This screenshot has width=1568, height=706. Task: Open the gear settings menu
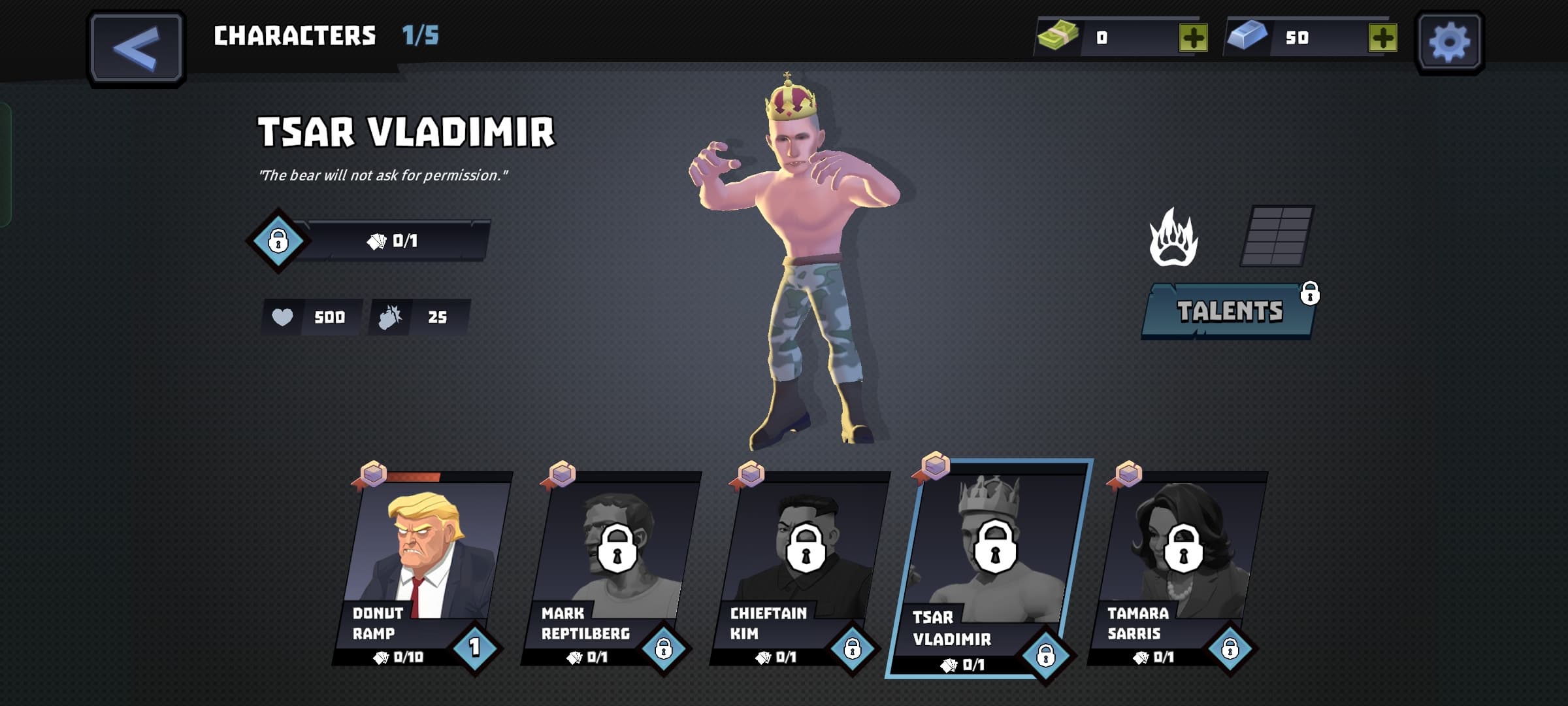[x=1449, y=42]
